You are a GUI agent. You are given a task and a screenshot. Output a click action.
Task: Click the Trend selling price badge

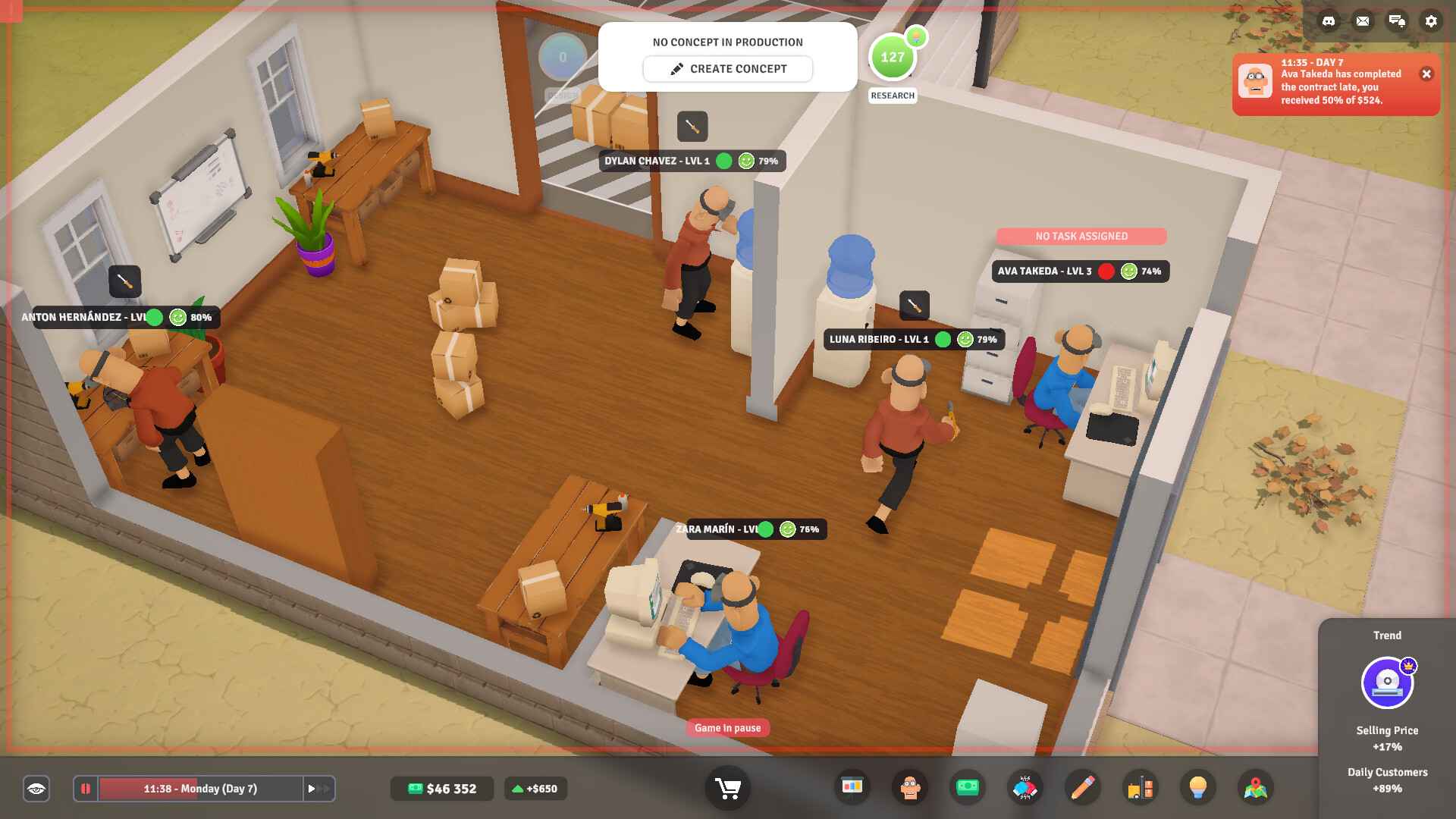(1387, 682)
